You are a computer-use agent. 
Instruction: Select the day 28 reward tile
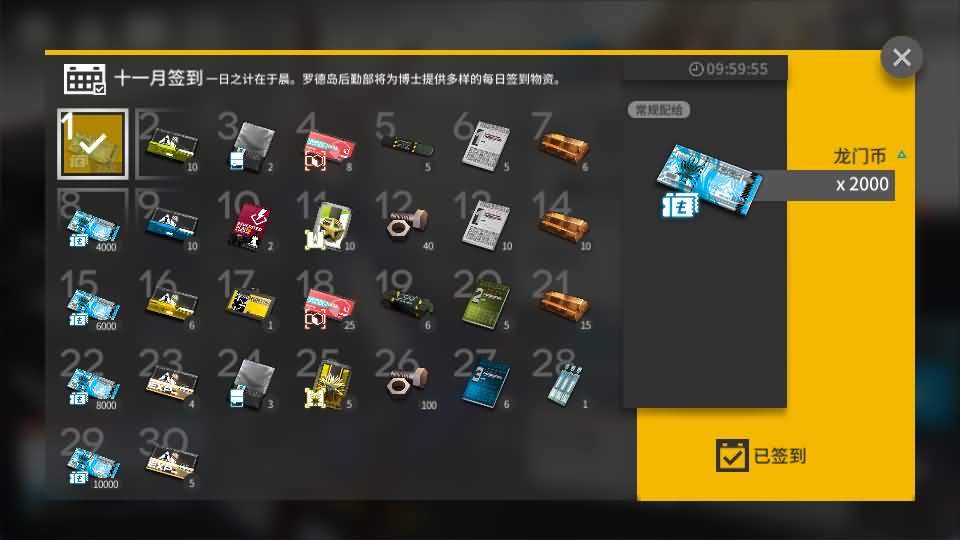point(566,381)
